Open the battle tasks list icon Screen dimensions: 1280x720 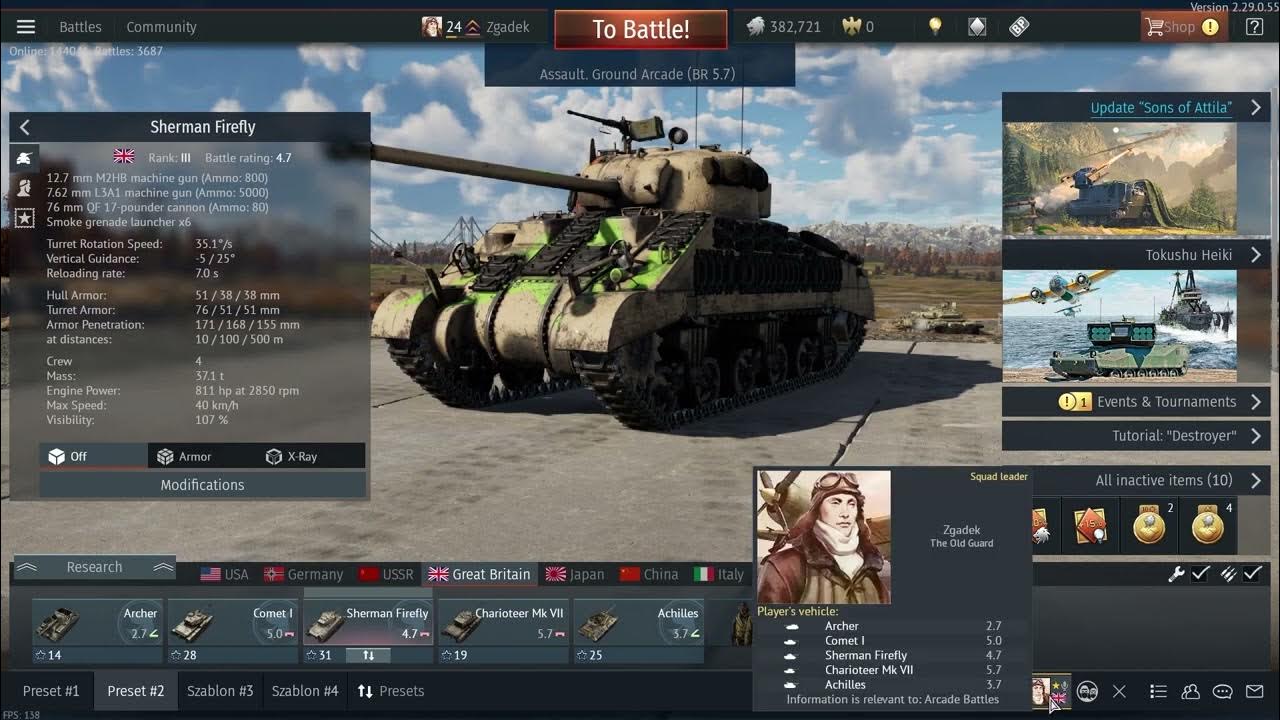(x=1158, y=691)
